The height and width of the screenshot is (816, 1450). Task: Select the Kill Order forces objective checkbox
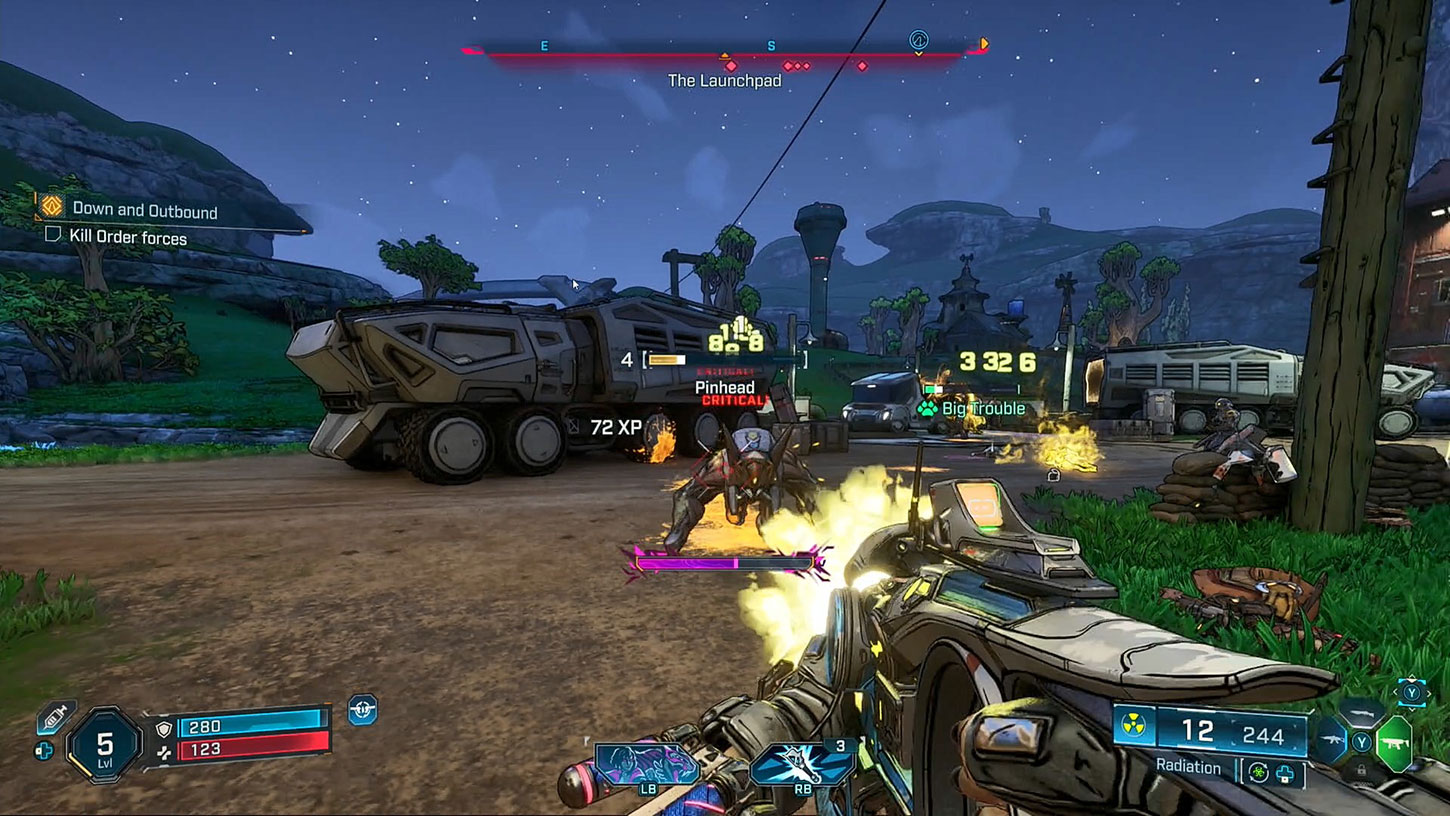54,236
